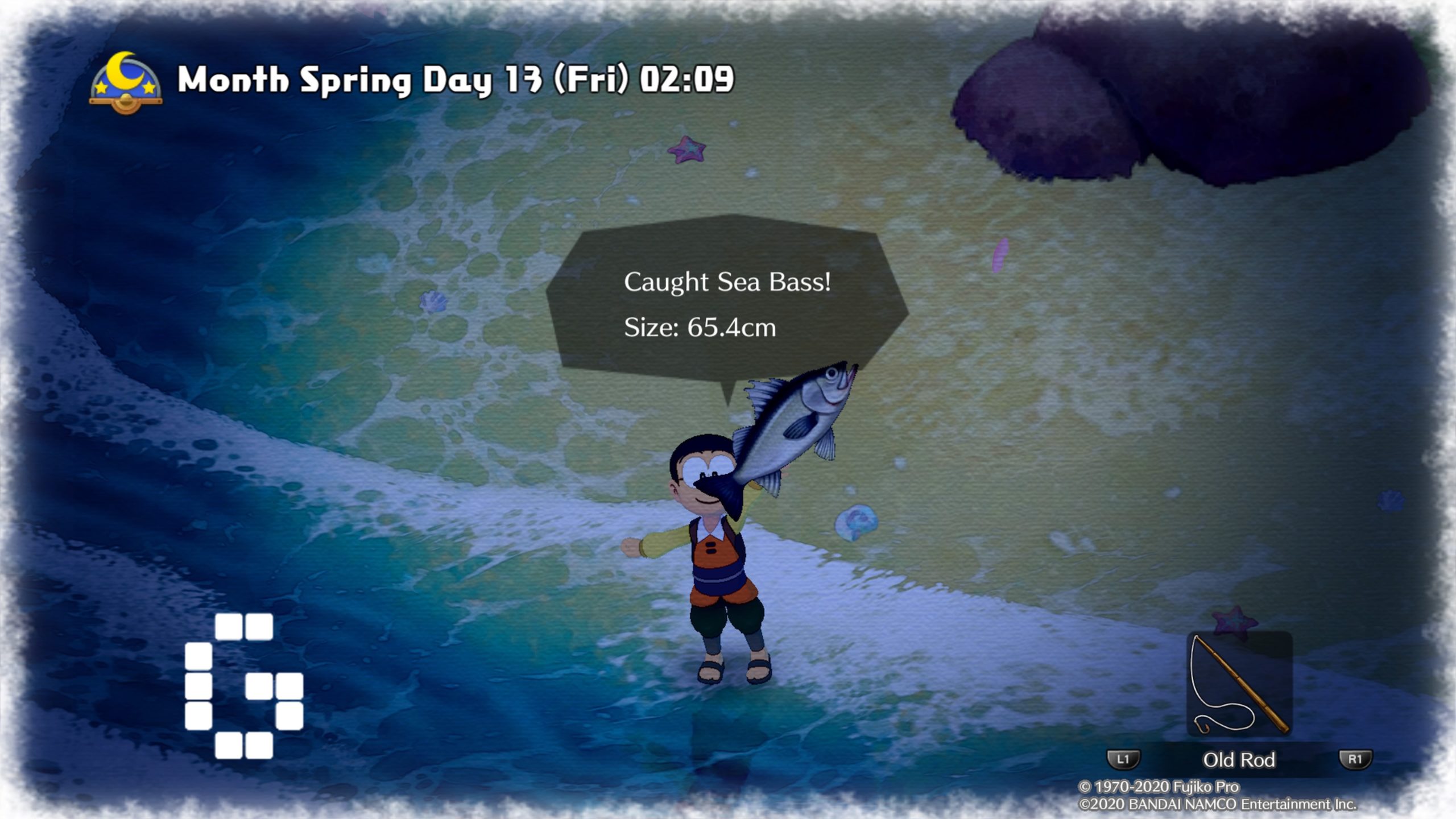This screenshot has width=1456, height=819.
Task: Dismiss the Caught Sea Bass message box
Action: point(727,304)
